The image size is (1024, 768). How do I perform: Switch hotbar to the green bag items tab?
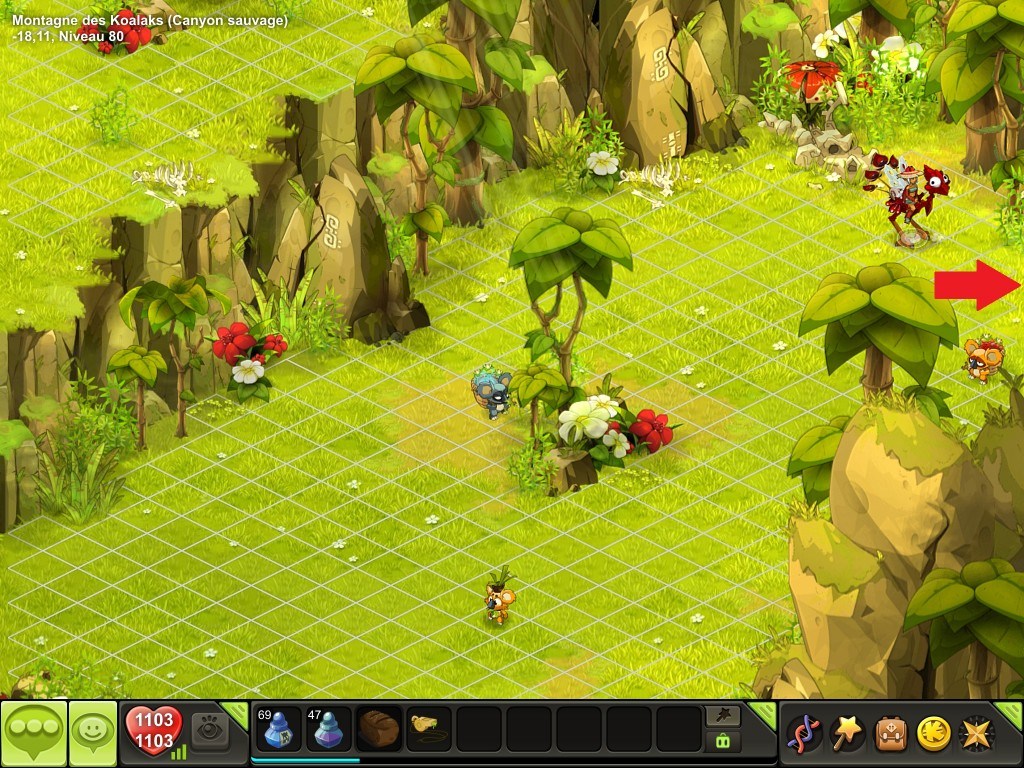(x=722, y=741)
